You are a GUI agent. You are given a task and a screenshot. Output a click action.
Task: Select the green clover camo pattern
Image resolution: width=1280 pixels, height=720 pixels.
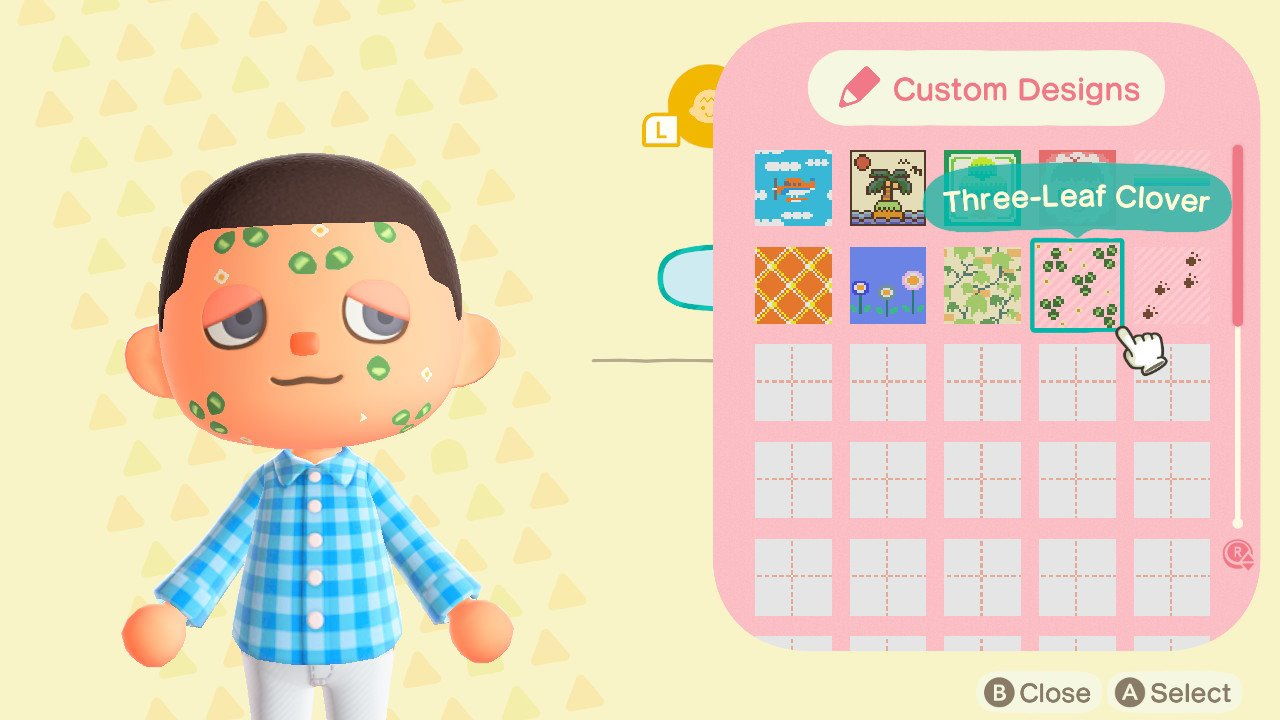(x=985, y=286)
